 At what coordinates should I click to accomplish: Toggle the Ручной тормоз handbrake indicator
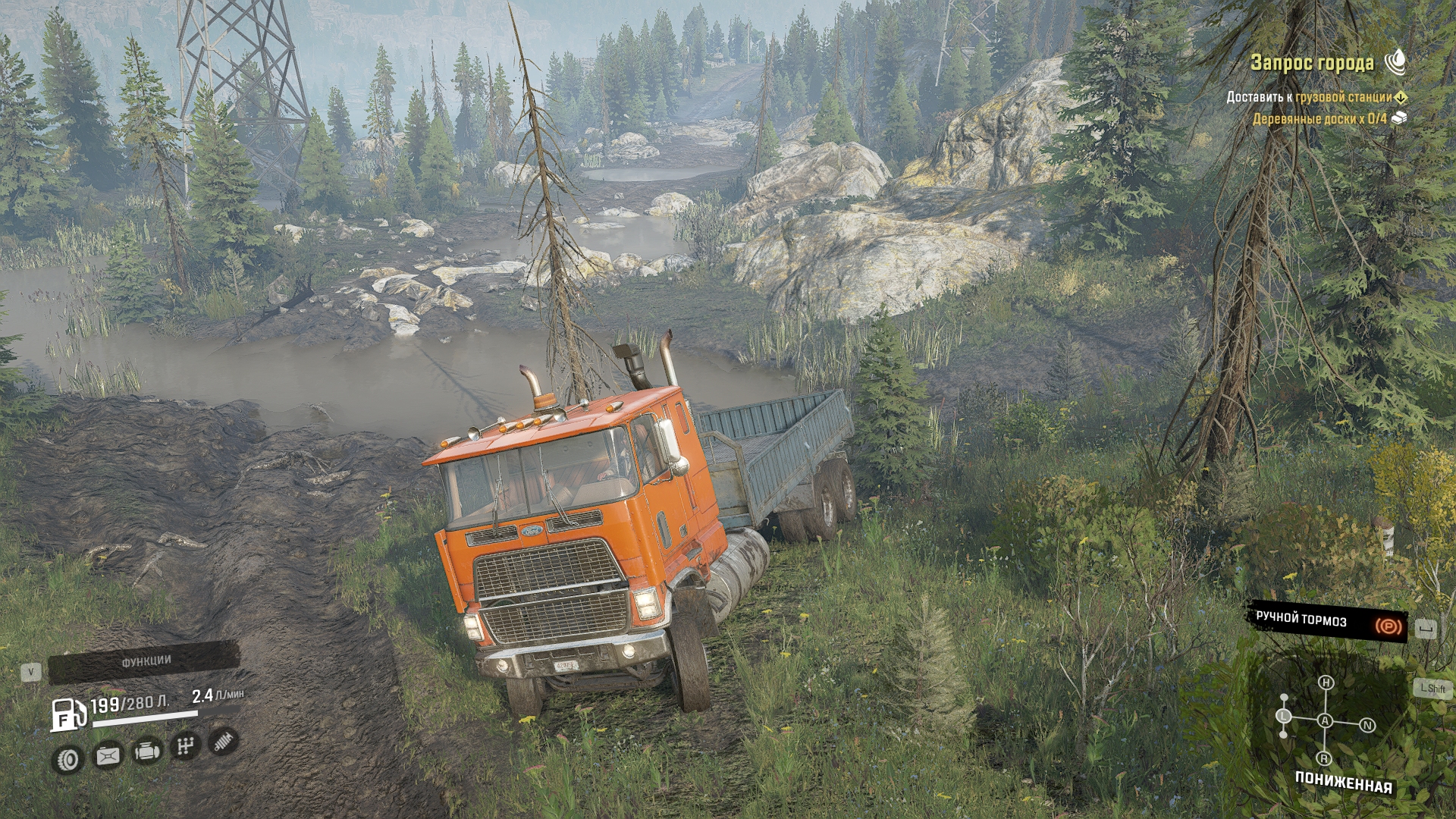click(x=1327, y=622)
